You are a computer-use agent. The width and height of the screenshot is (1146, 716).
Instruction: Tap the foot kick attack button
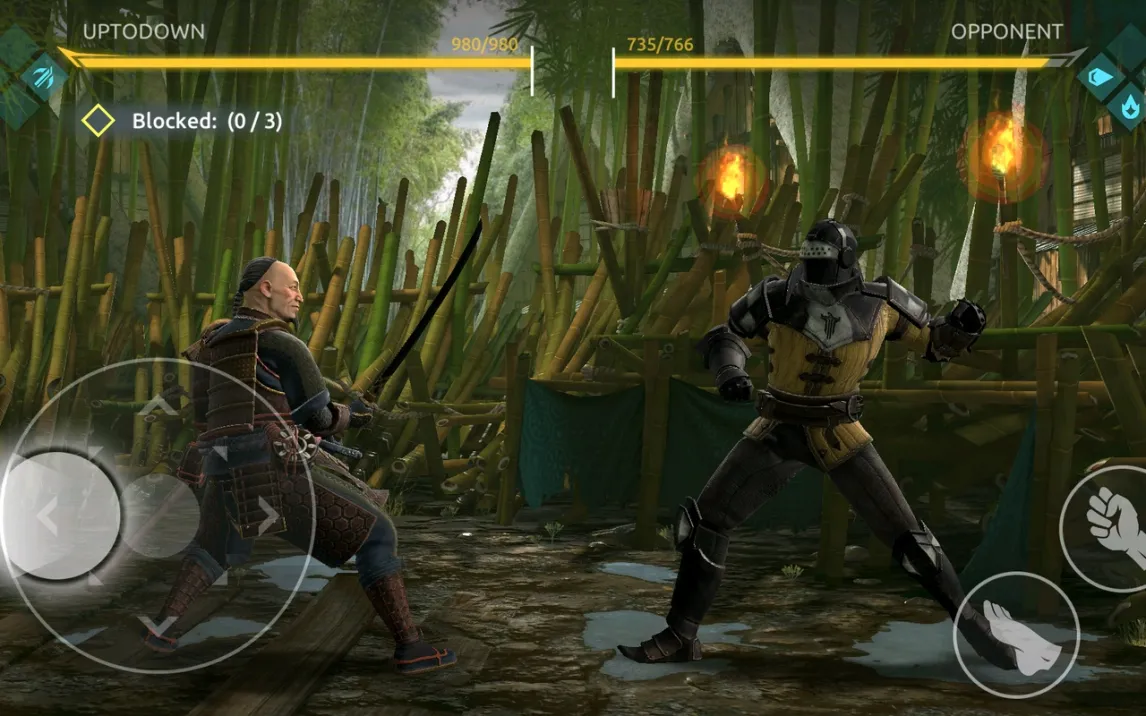click(1015, 634)
